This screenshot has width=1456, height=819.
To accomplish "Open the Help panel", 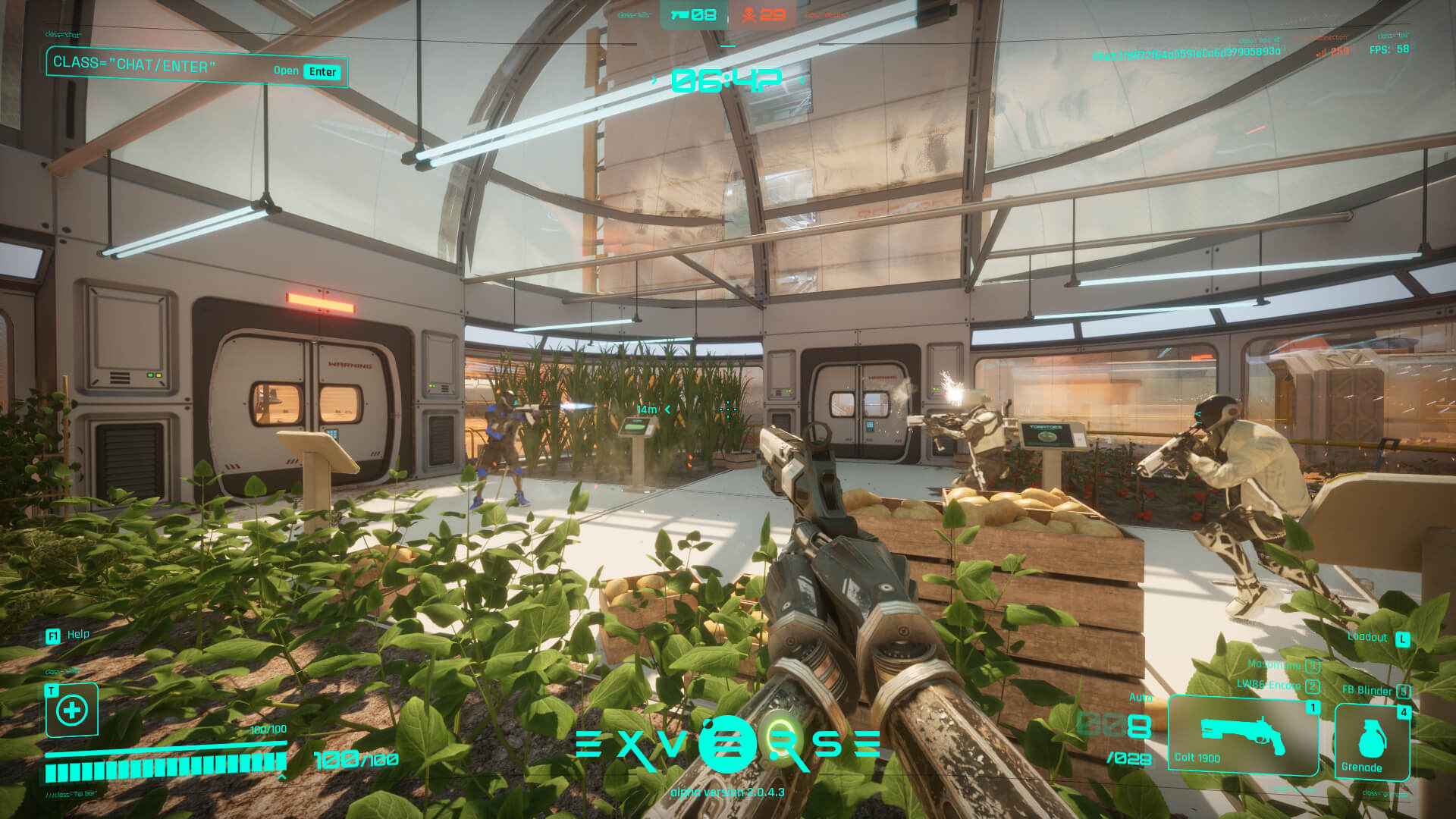I will tap(69, 635).
